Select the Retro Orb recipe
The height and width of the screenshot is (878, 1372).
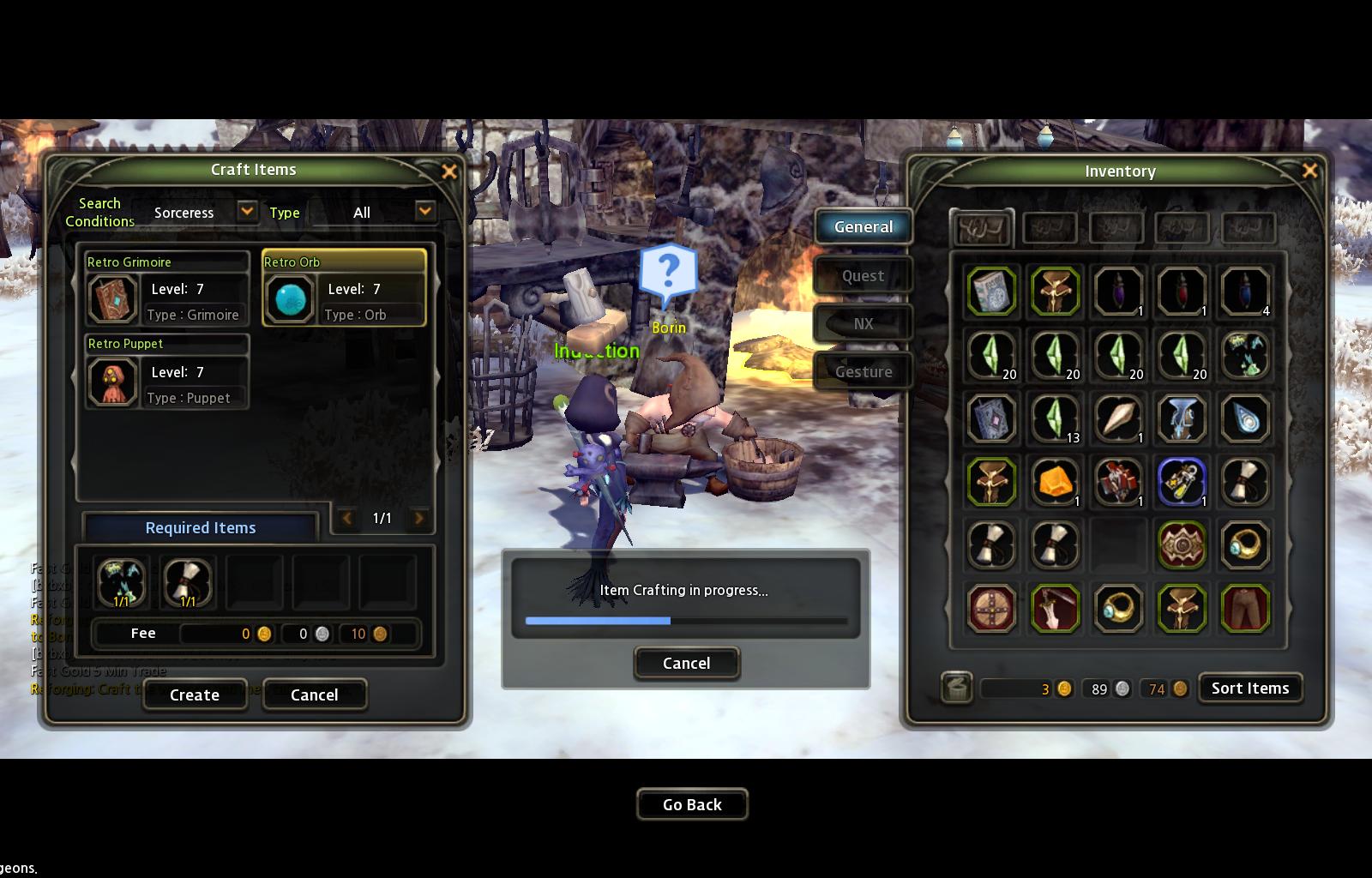click(x=344, y=288)
